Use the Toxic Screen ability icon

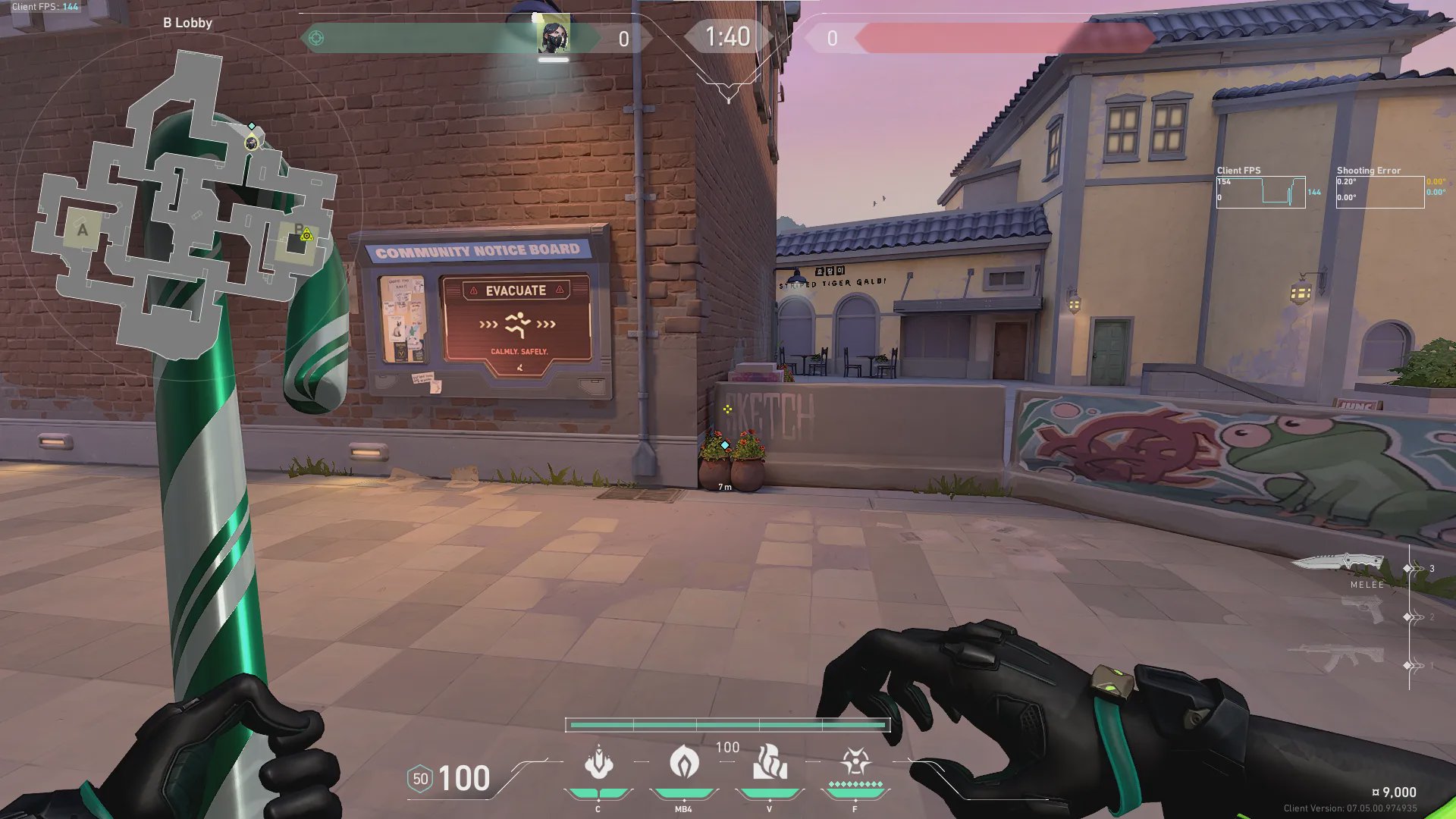[769, 762]
